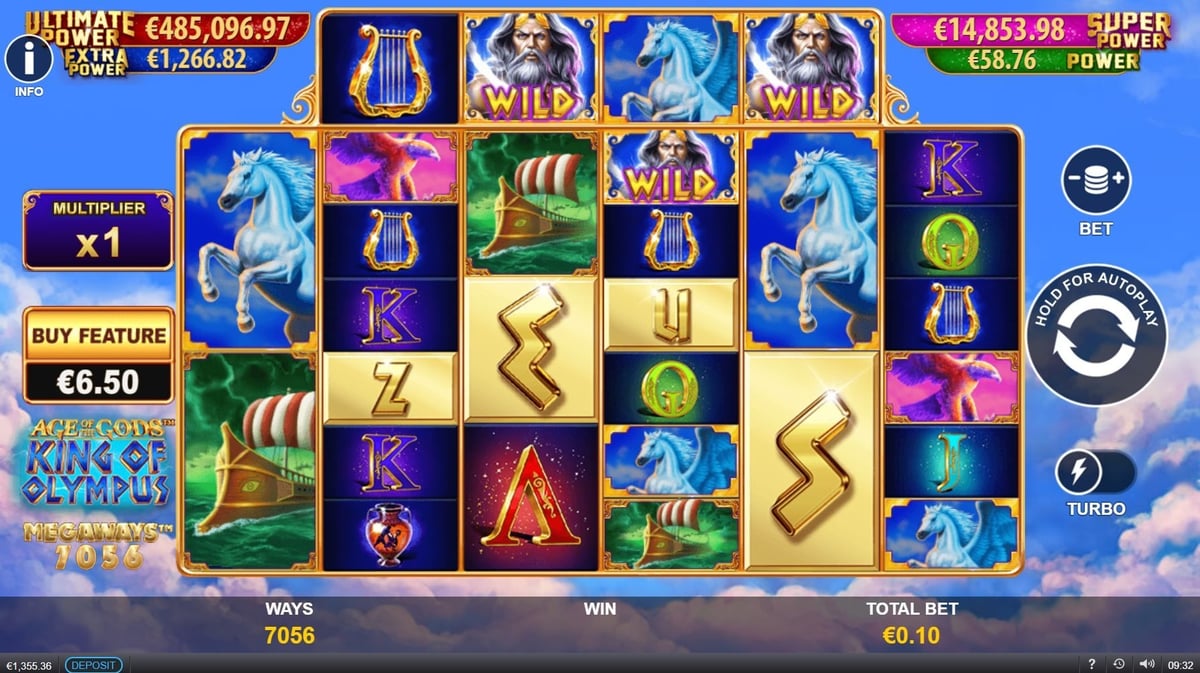Viewport: 1200px width, 673px height.
Task: Mute sound using the speaker icon
Action: point(1146,664)
